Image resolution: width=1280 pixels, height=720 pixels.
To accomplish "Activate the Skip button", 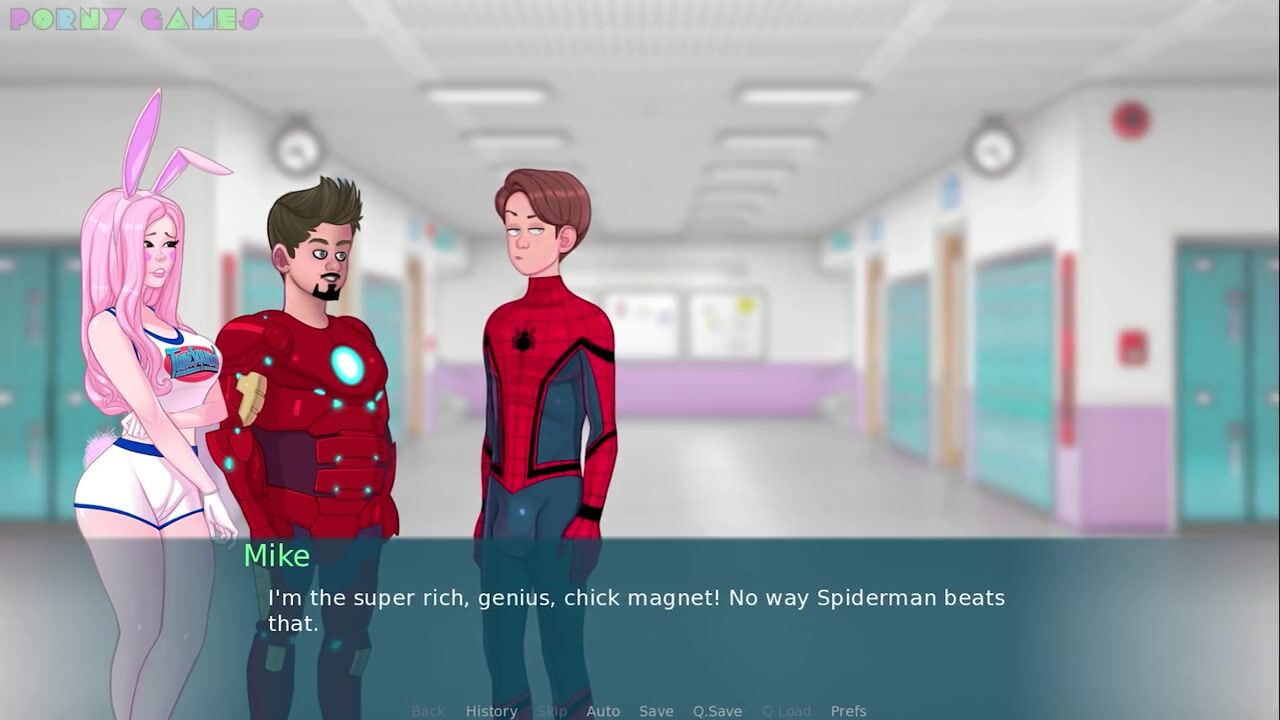I will click(552, 711).
